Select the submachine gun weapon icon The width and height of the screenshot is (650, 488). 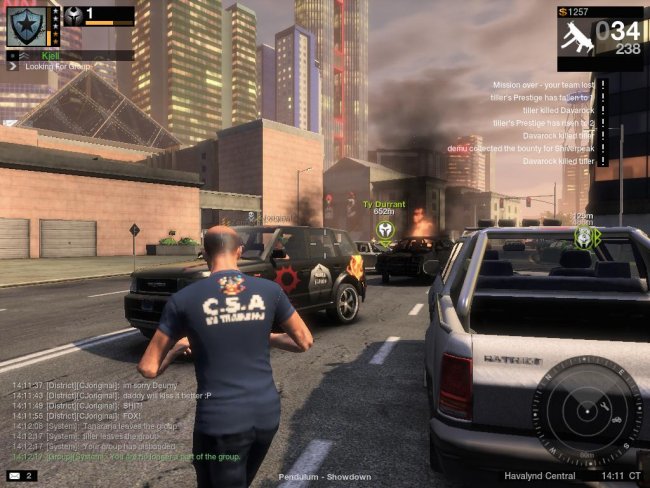pos(576,34)
